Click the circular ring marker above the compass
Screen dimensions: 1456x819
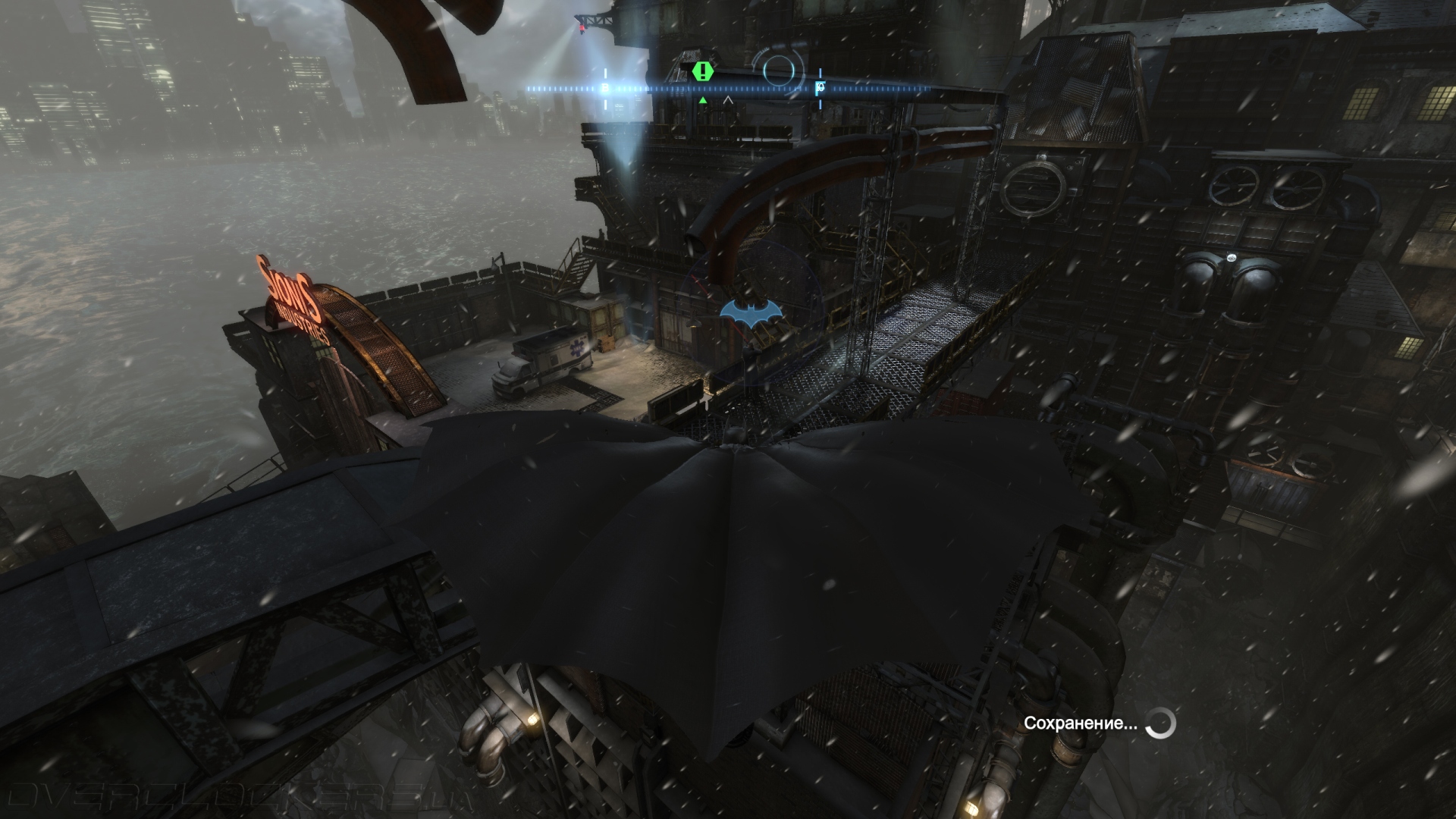(781, 70)
